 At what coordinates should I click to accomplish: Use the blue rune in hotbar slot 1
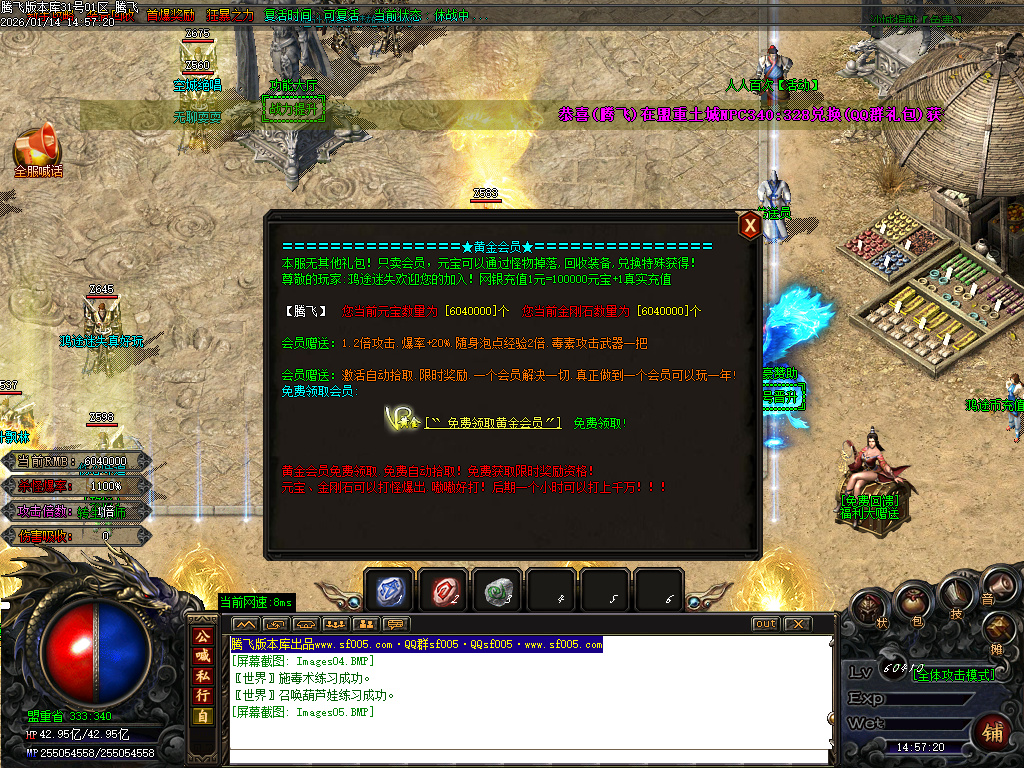[x=389, y=593]
